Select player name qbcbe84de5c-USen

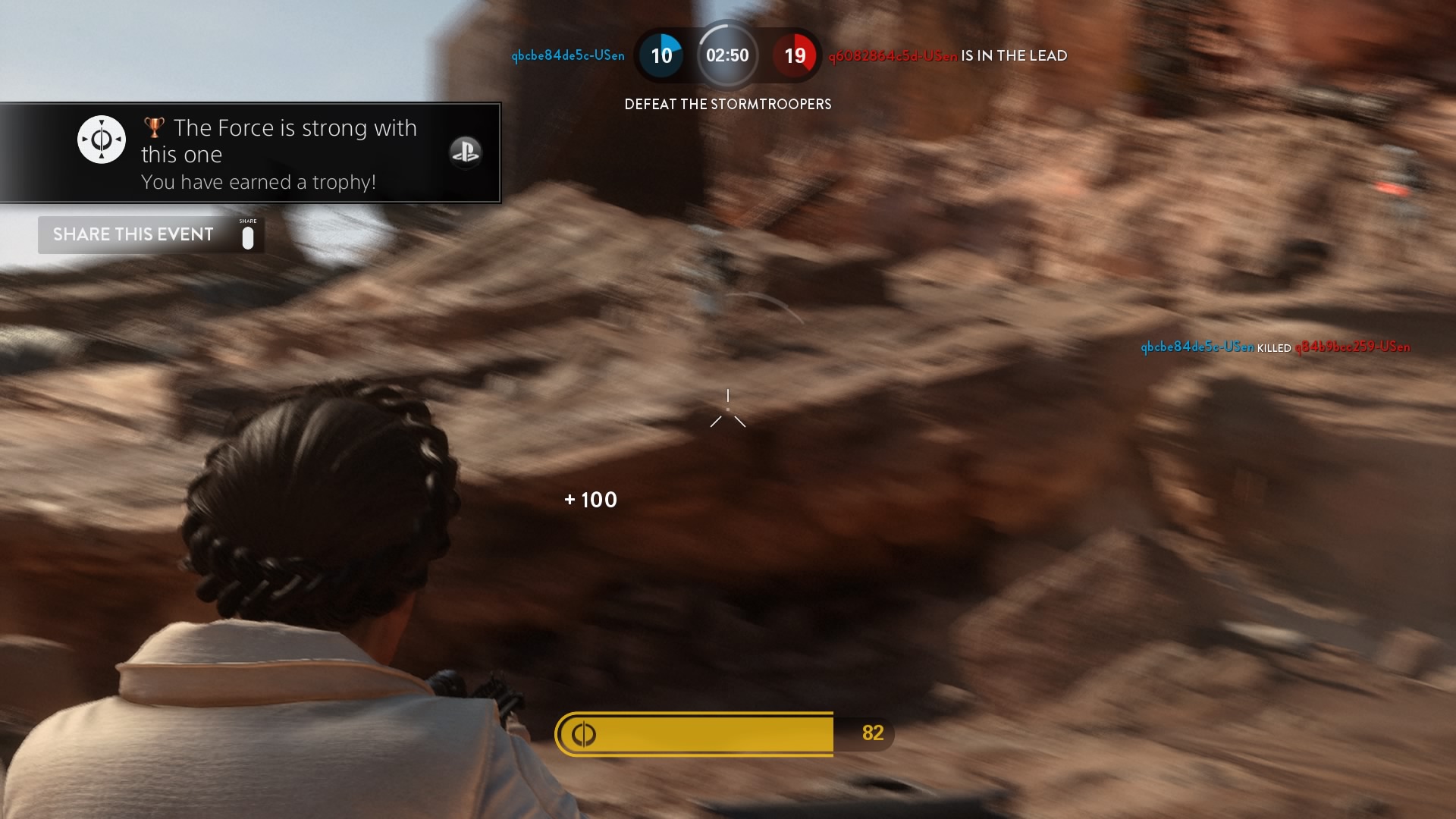pos(569,55)
